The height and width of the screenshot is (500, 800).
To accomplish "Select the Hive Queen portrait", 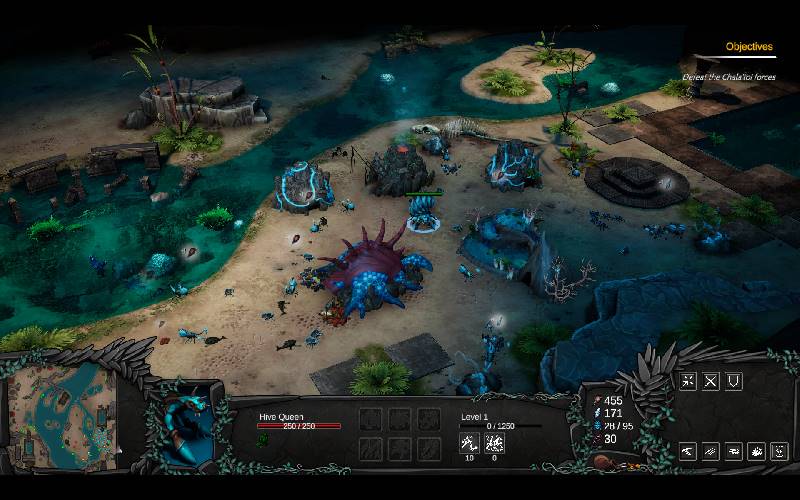I will (188, 422).
